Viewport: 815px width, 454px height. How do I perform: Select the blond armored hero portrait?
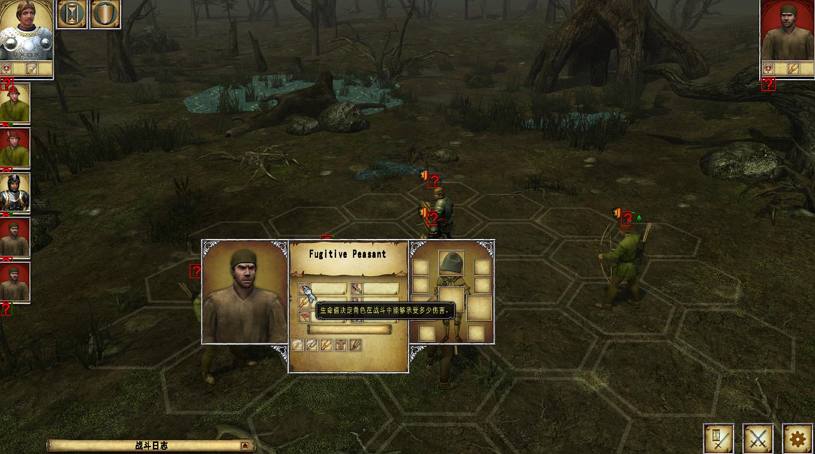pos(26,30)
